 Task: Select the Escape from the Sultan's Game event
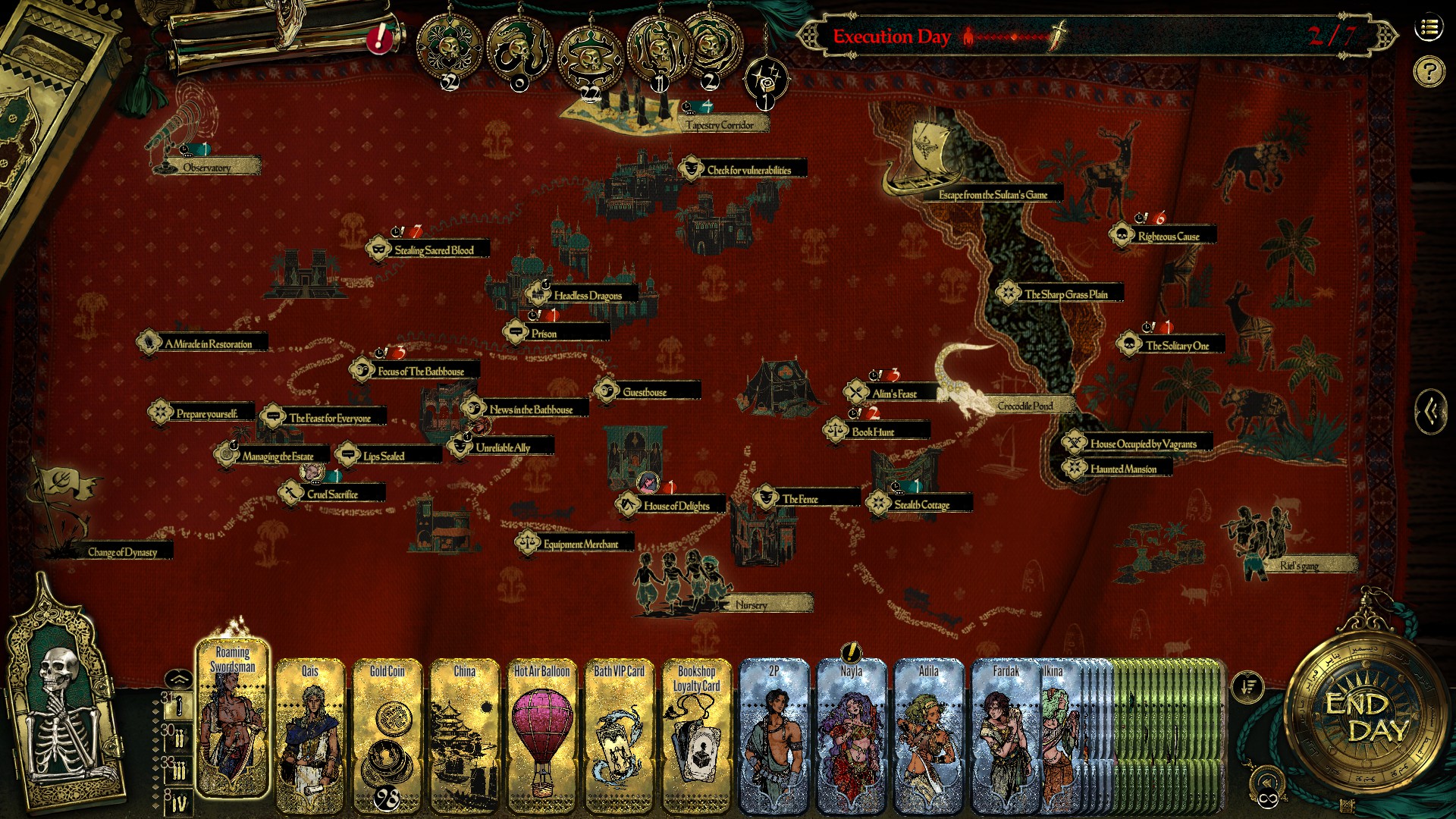pos(993,195)
